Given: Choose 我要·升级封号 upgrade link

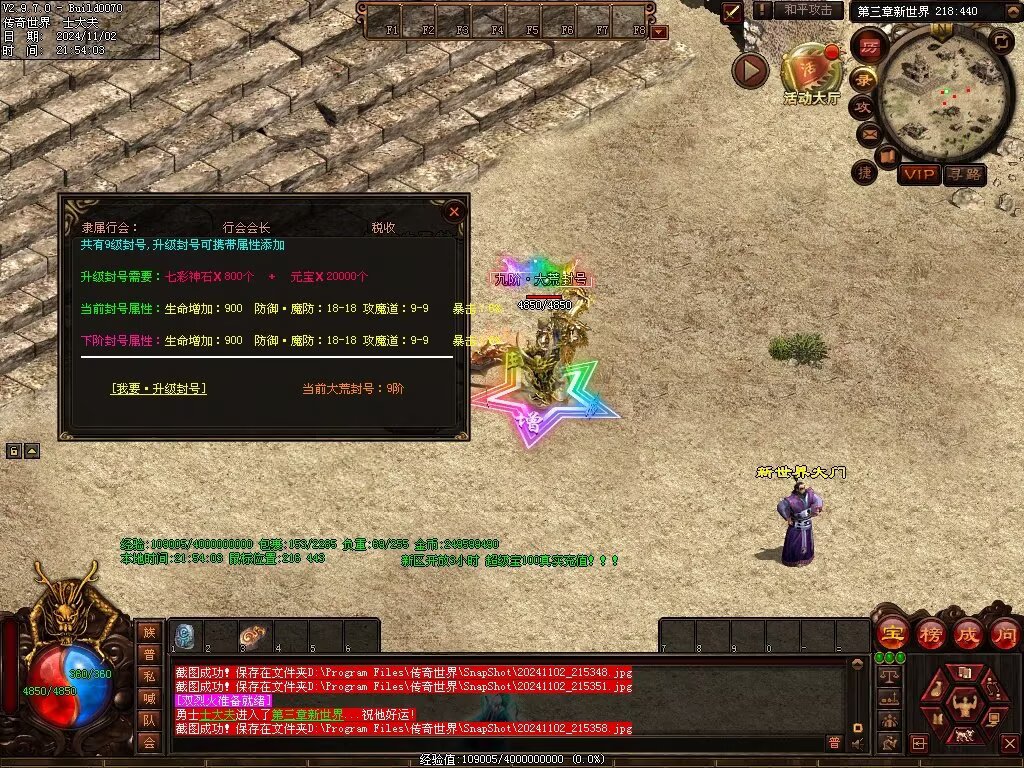Looking at the screenshot, I should (159, 388).
